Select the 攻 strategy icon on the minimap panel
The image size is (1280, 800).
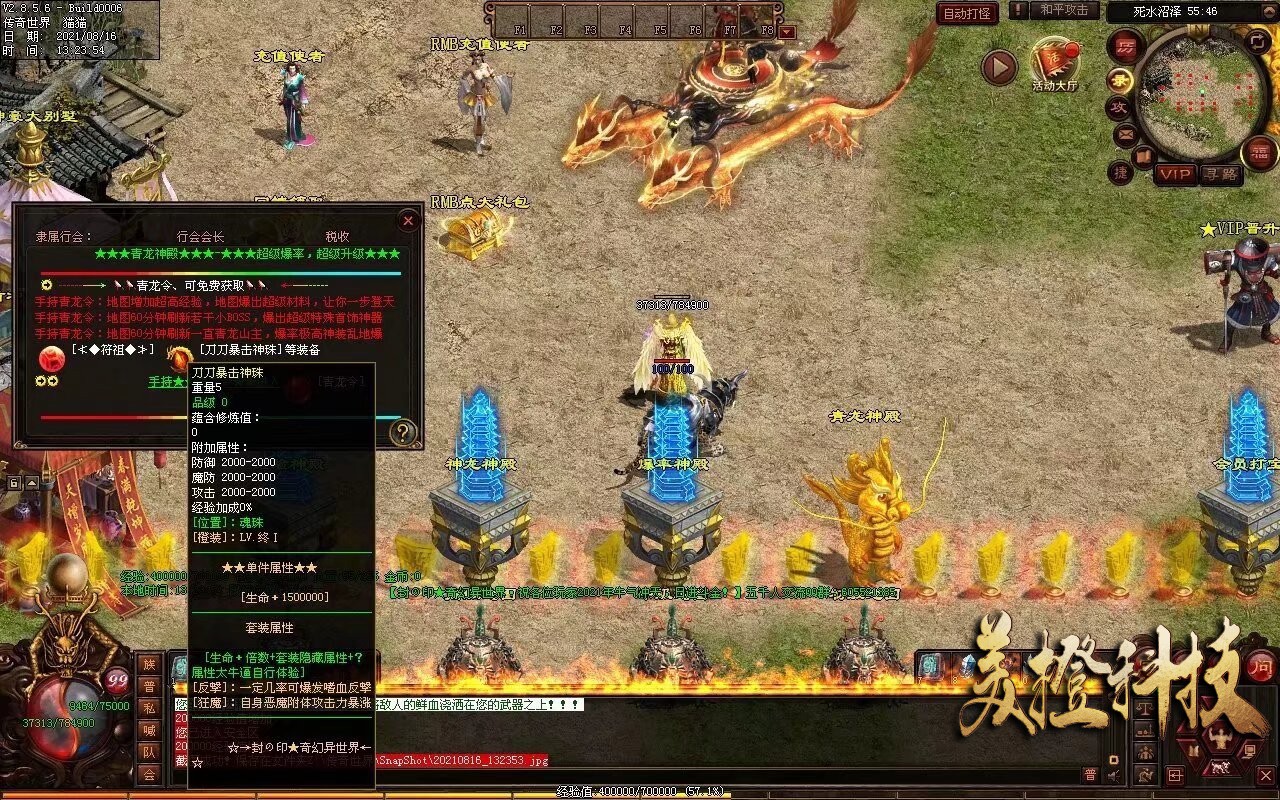point(1122,106)
